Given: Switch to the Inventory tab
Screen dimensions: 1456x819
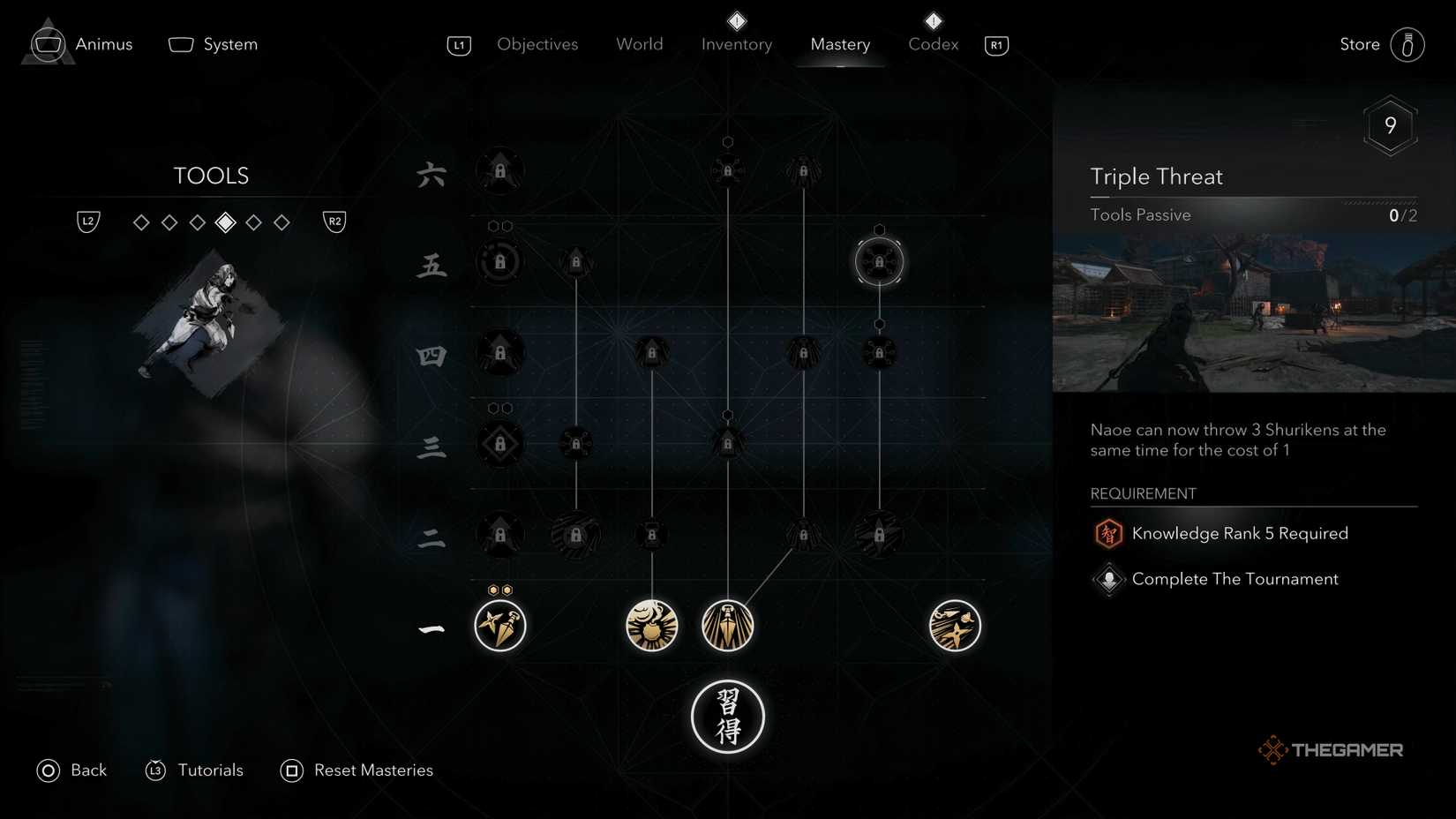Looking at the screenshot, I should (736, 44).
